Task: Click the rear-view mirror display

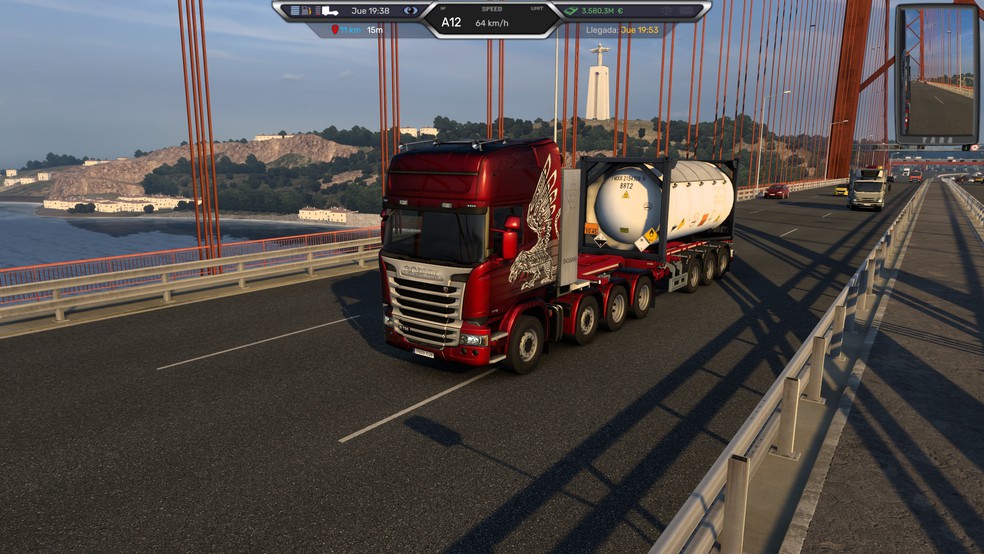Action: point(937,74)
